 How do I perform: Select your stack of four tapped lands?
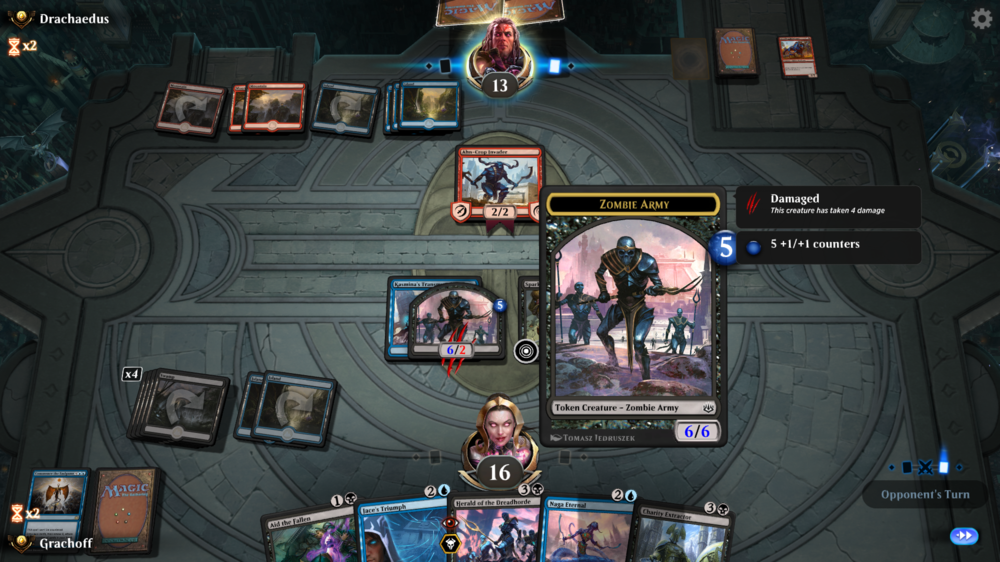[x=180, y=407]
